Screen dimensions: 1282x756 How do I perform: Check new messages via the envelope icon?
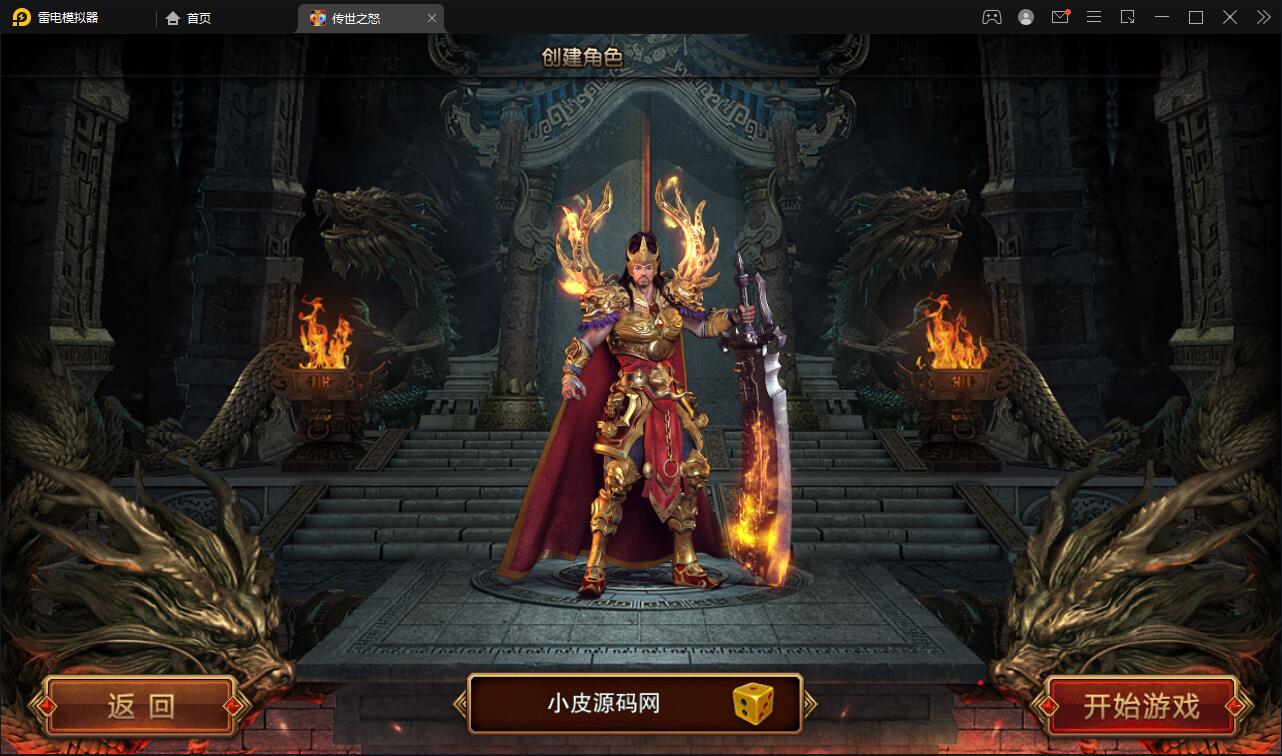tap(1059, 17)
